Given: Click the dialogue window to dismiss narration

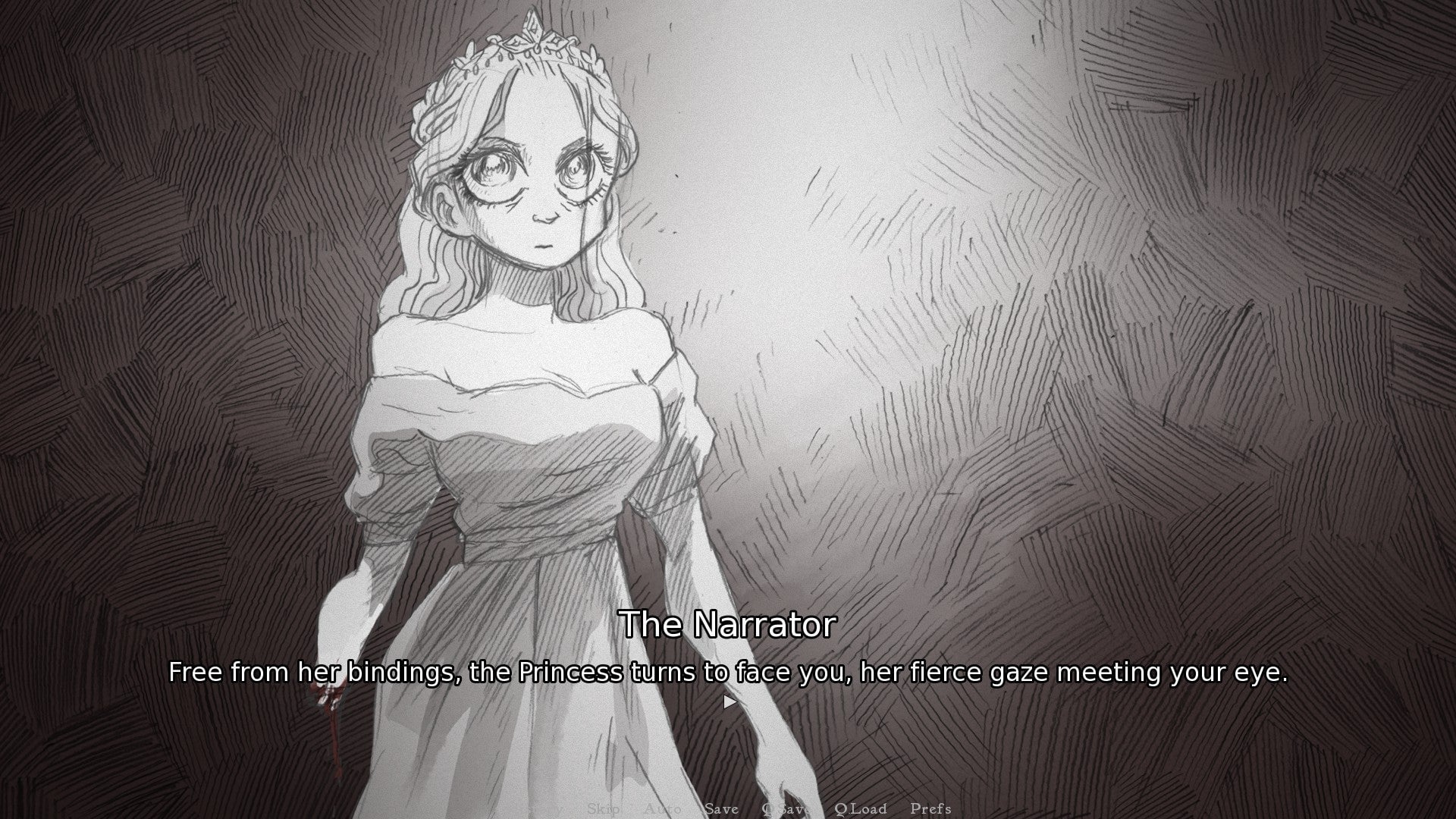Looking at the screenshot, I should click(728, 671).
